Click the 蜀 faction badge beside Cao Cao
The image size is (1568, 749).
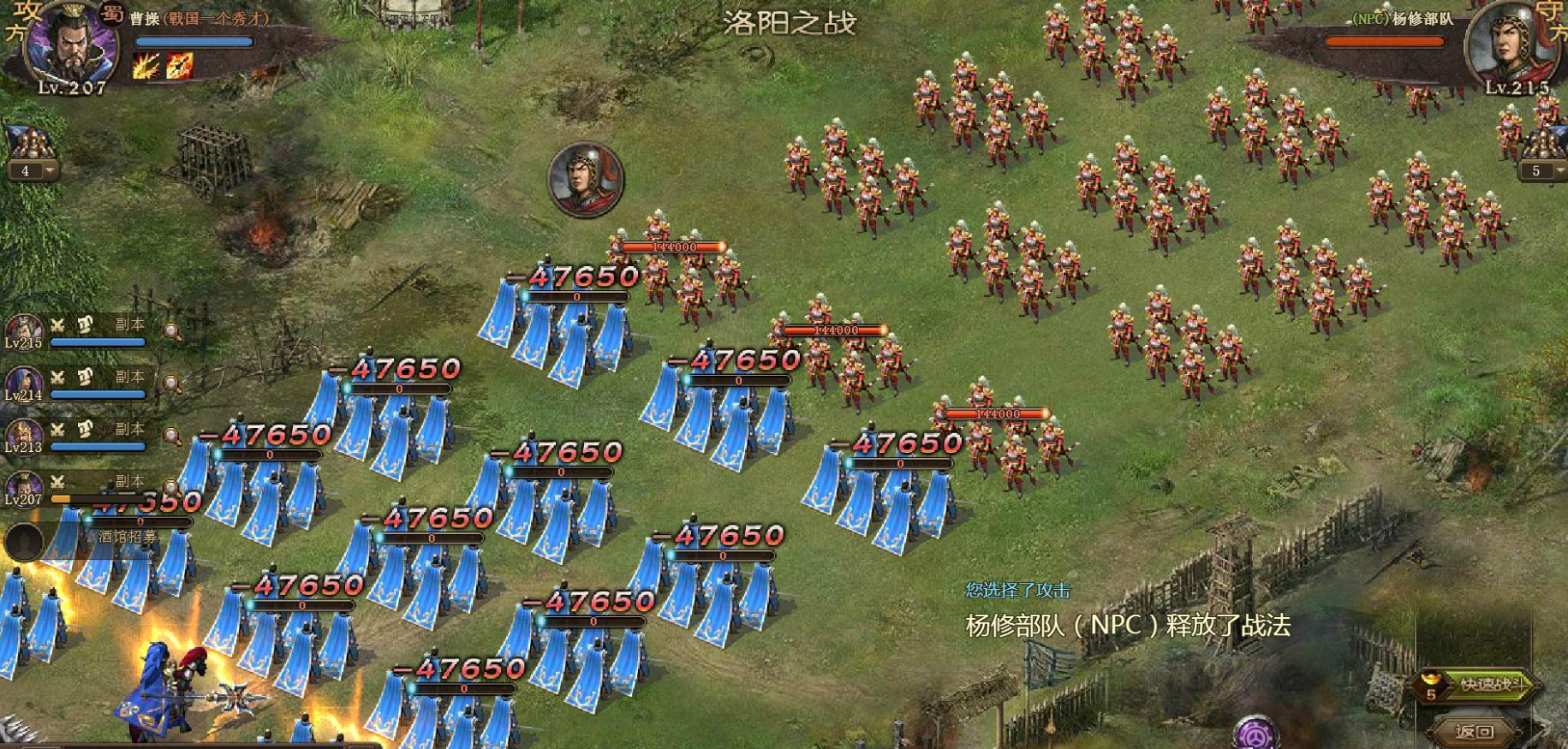coord(111,13)
